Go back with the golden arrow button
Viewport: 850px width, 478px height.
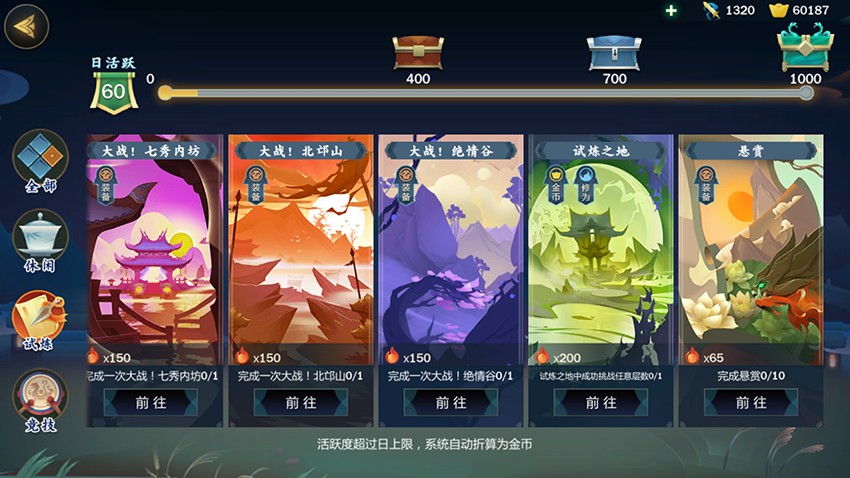[27, 27]
